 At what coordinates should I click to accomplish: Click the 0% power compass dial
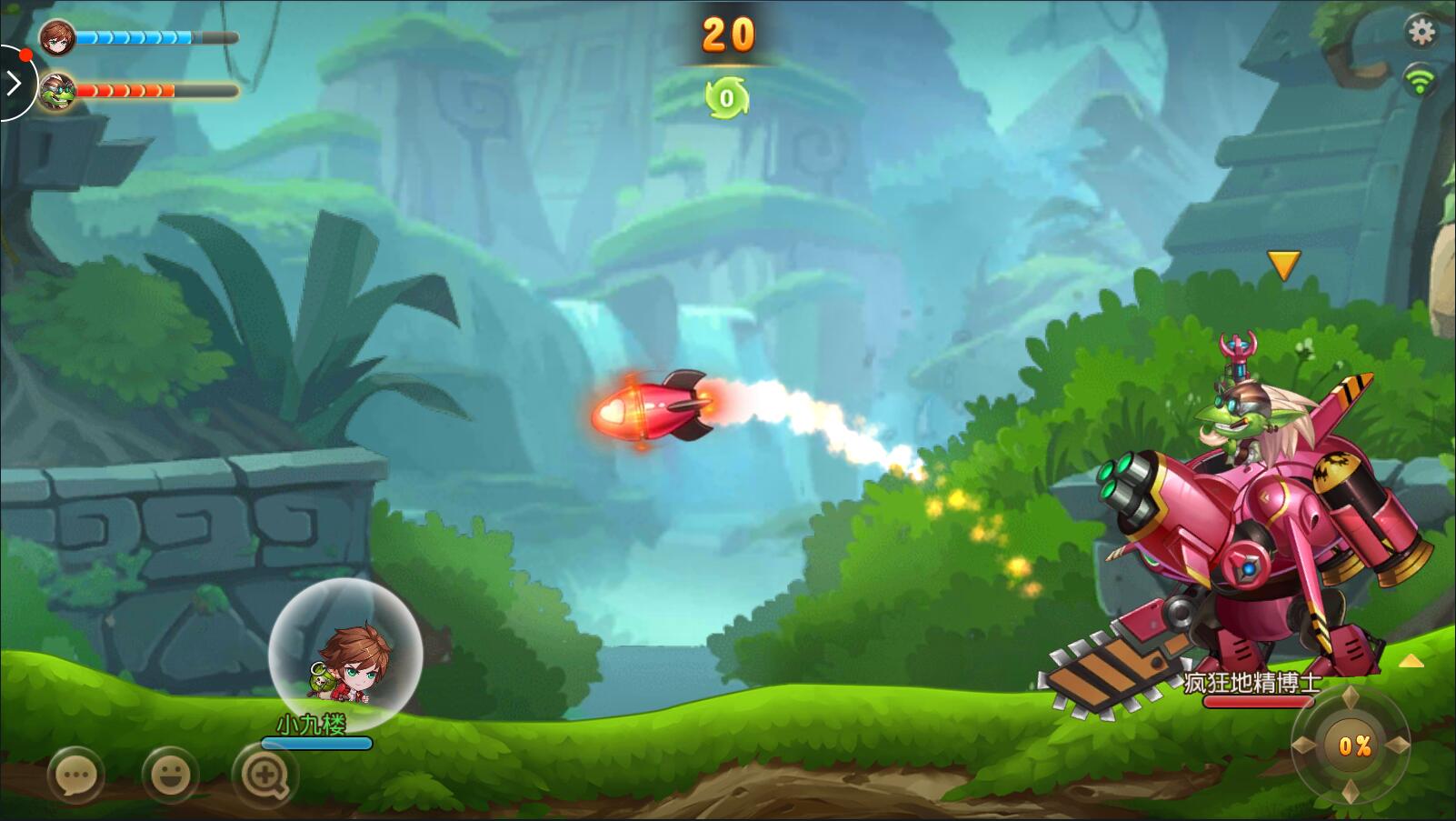pyautogui.click(x=1353, y=746)
